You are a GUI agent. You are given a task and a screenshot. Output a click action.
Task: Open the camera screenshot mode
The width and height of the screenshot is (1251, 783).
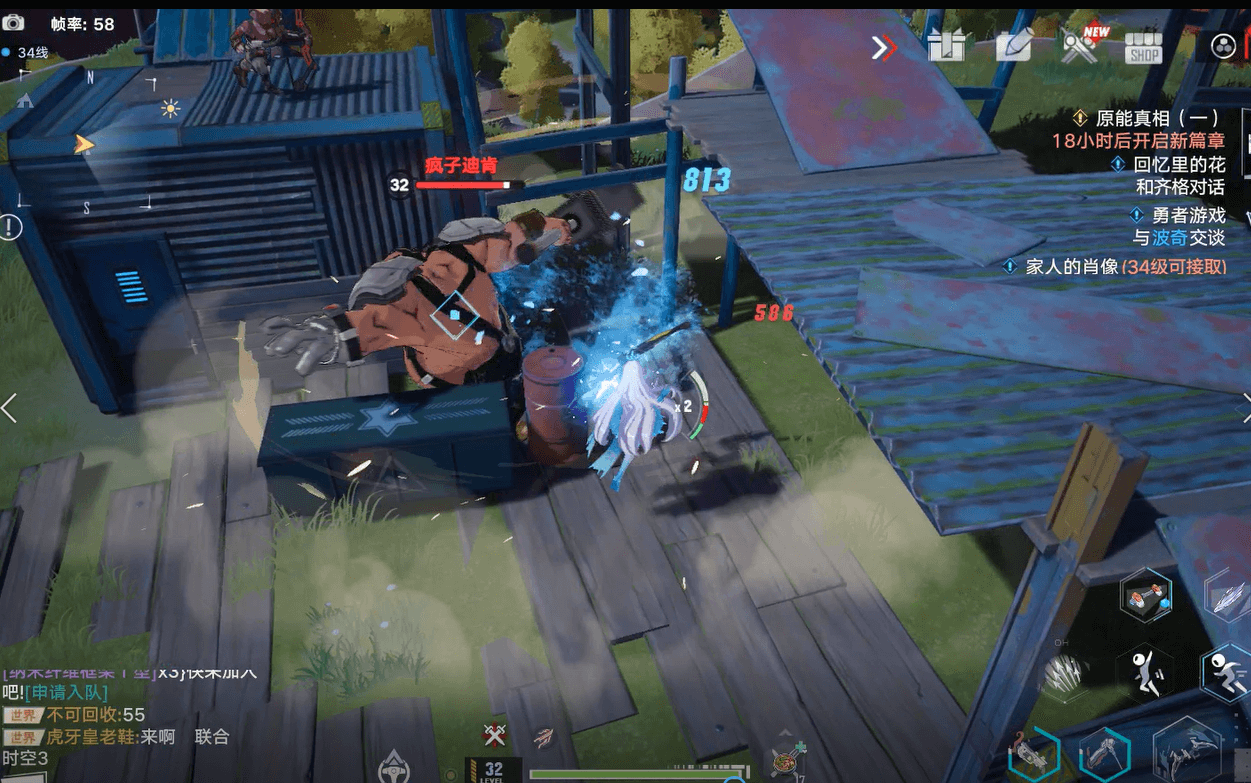13,22
